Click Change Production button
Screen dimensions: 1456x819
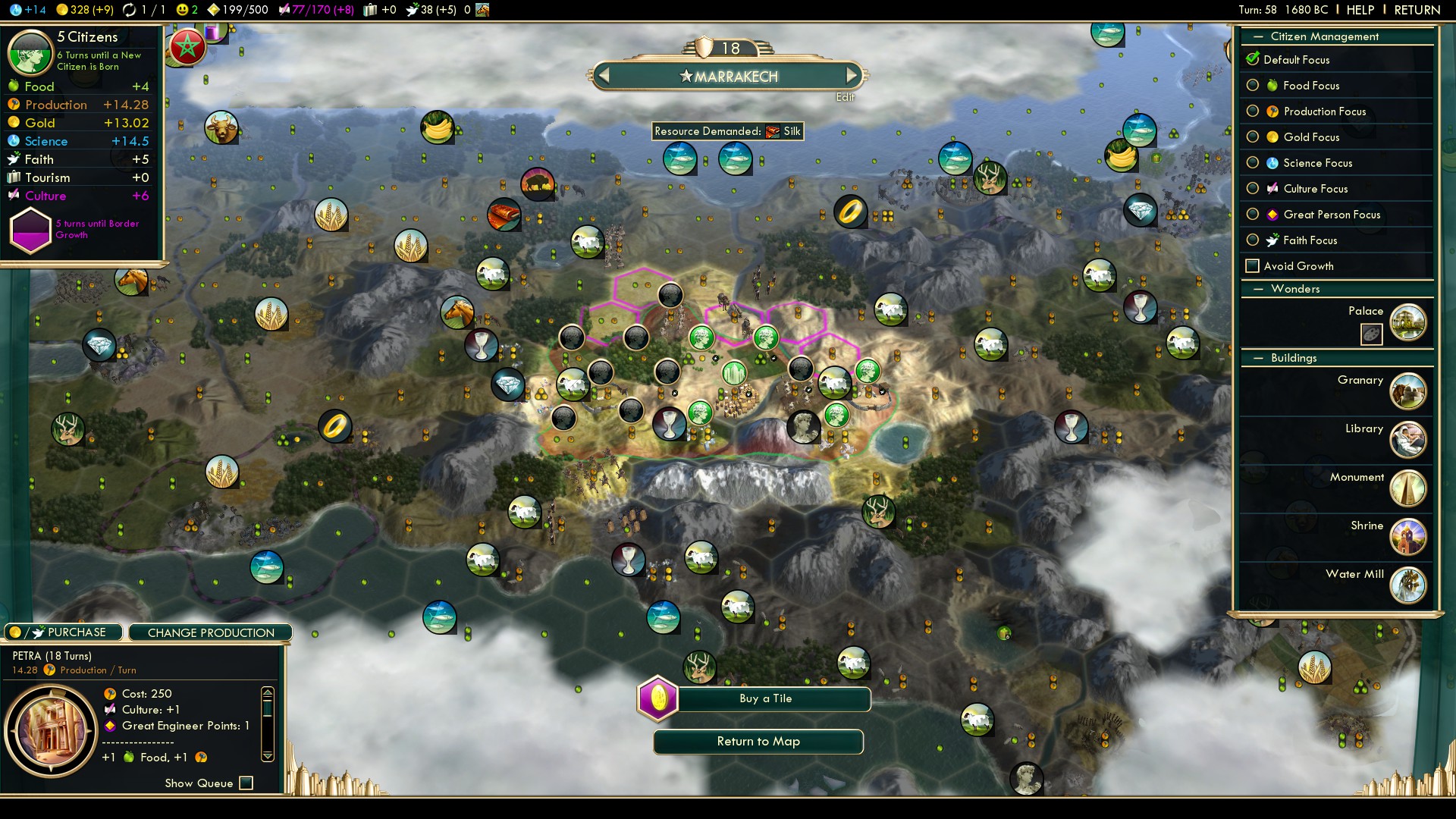(x=211, y=632)
